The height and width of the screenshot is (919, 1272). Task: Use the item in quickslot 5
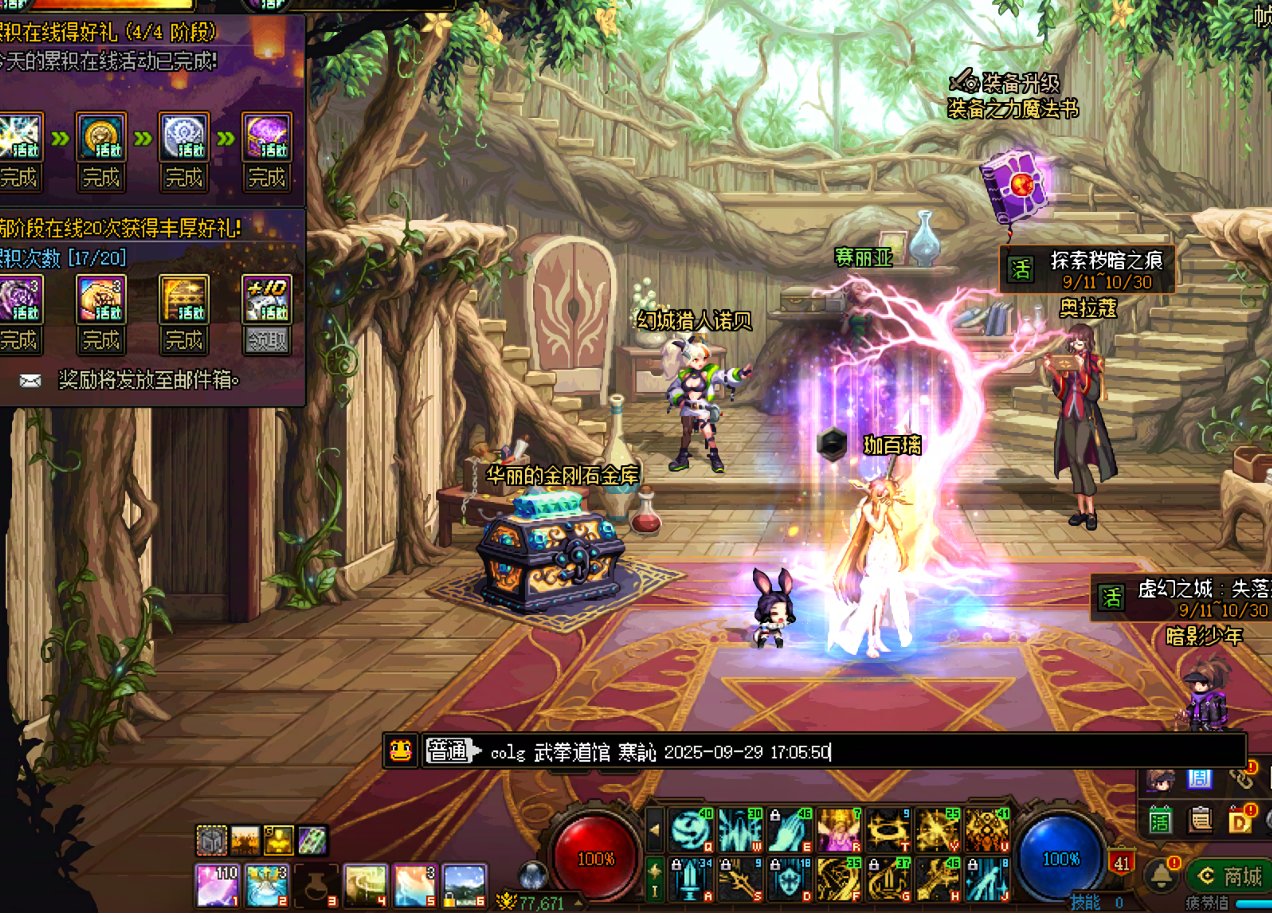415,886
